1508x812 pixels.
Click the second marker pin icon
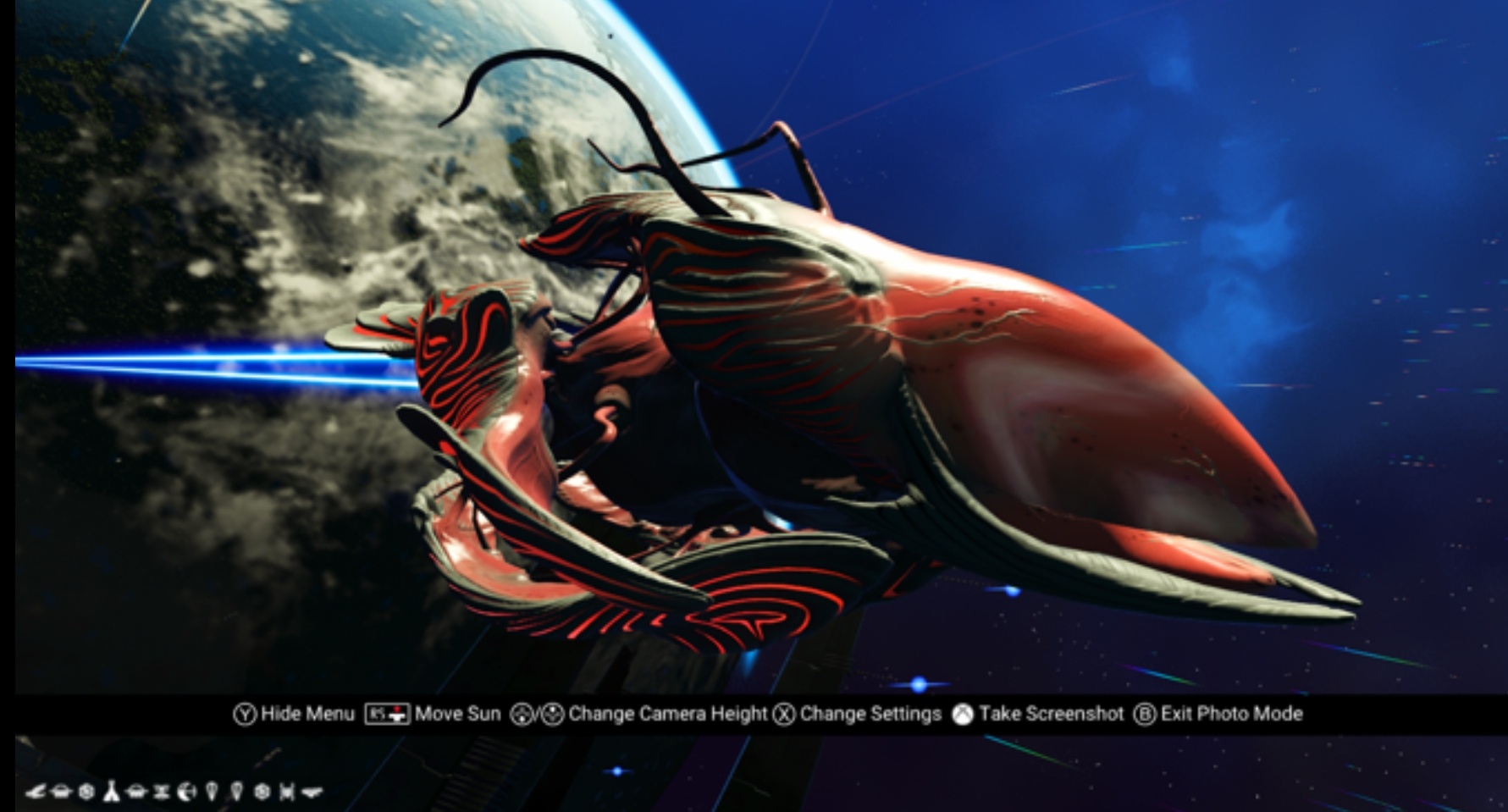(236, 792)
